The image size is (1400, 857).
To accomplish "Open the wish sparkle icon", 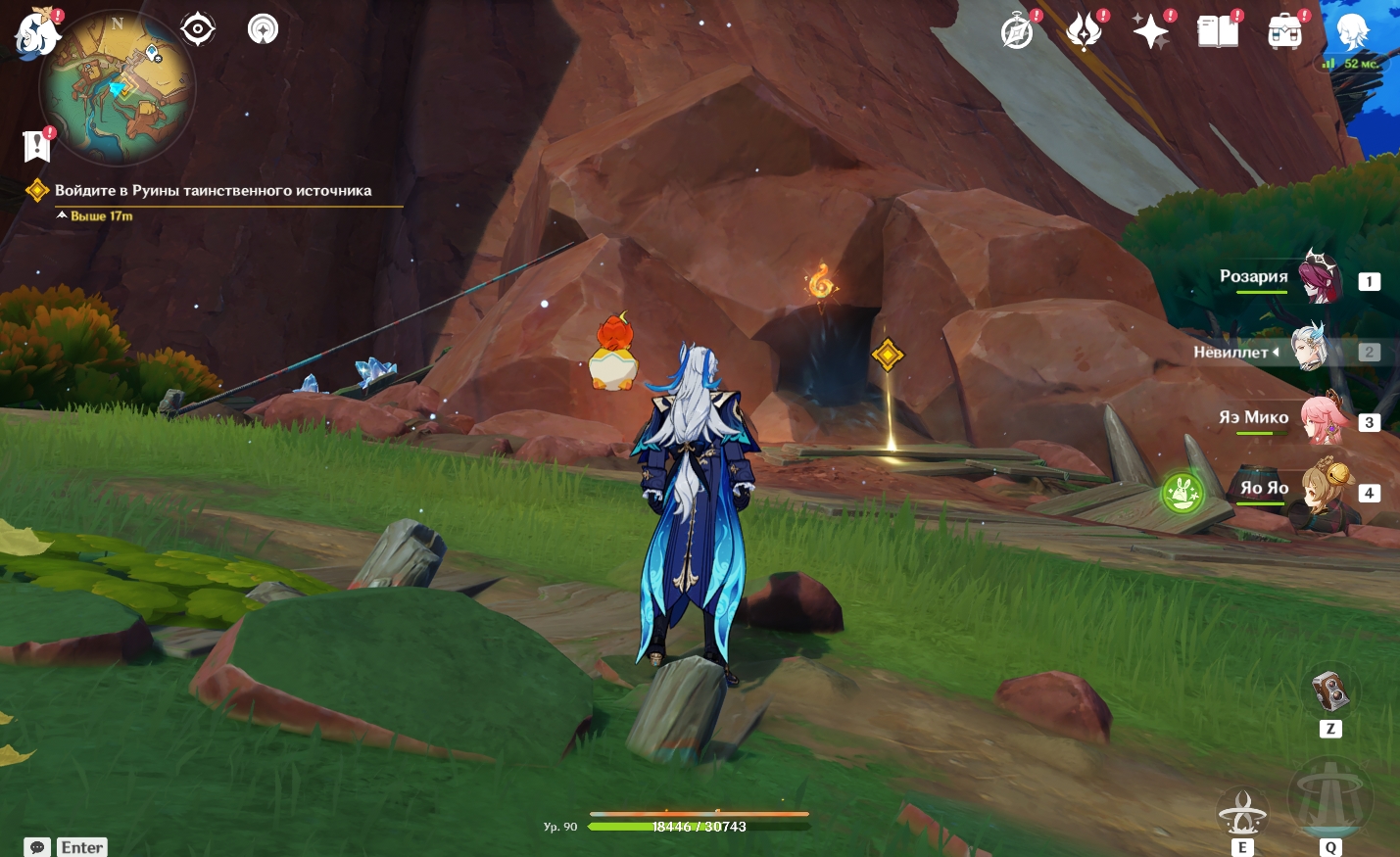I will click(x=1151, y=32).
